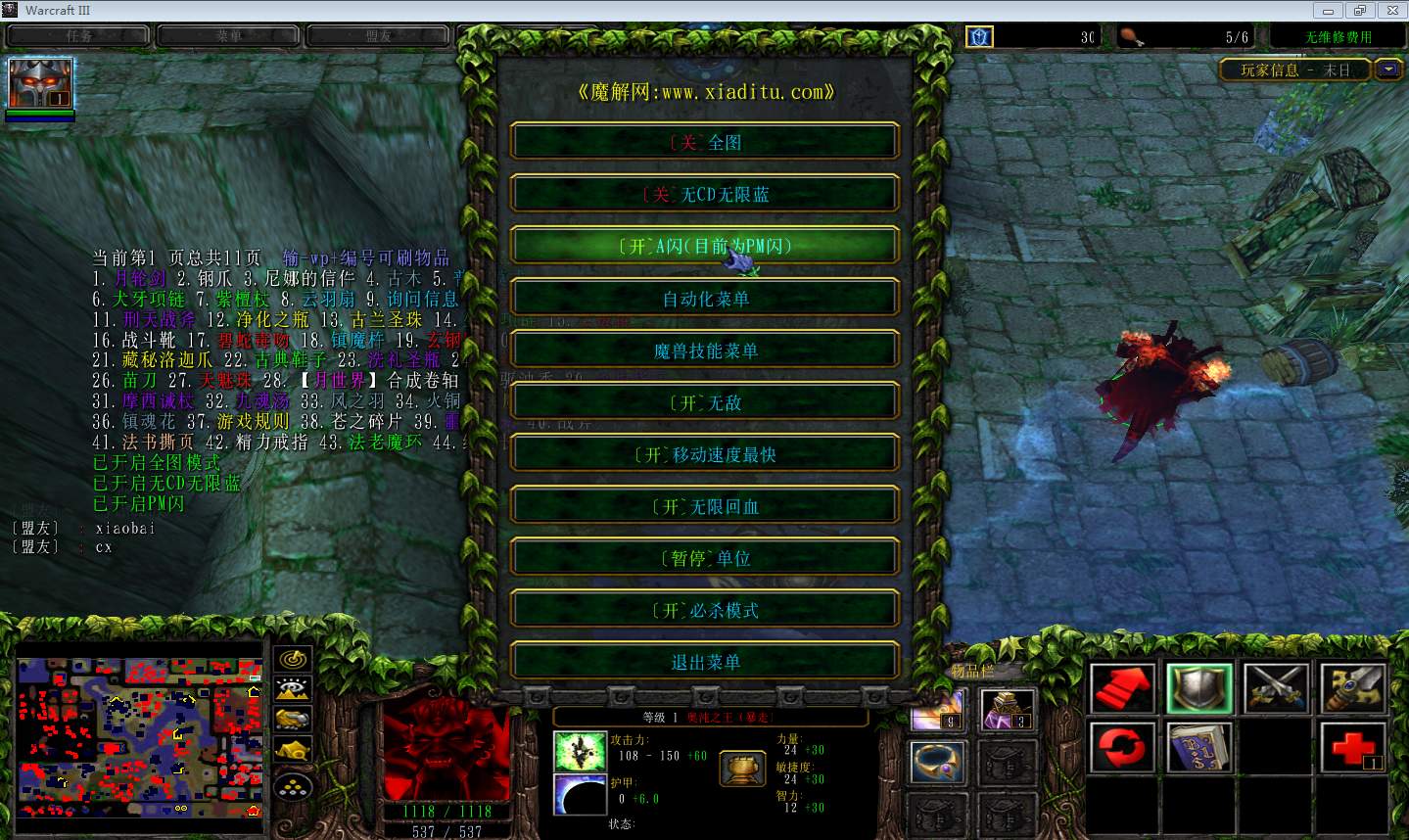Open the blue spellbook ability
Screen dimensions: 1409x840
[x=1199, y=749]
